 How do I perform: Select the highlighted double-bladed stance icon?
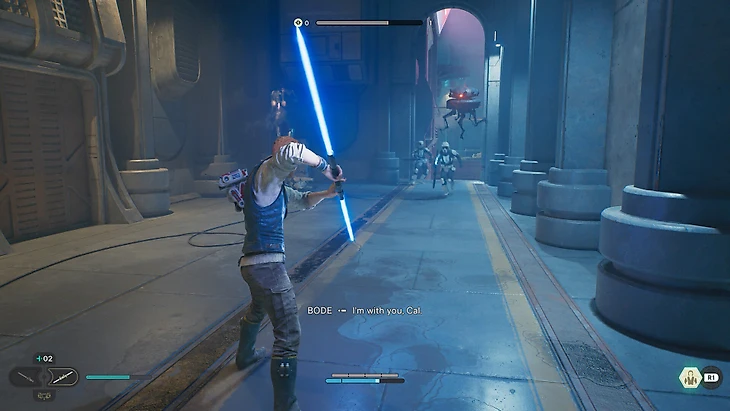pos(63,377)
